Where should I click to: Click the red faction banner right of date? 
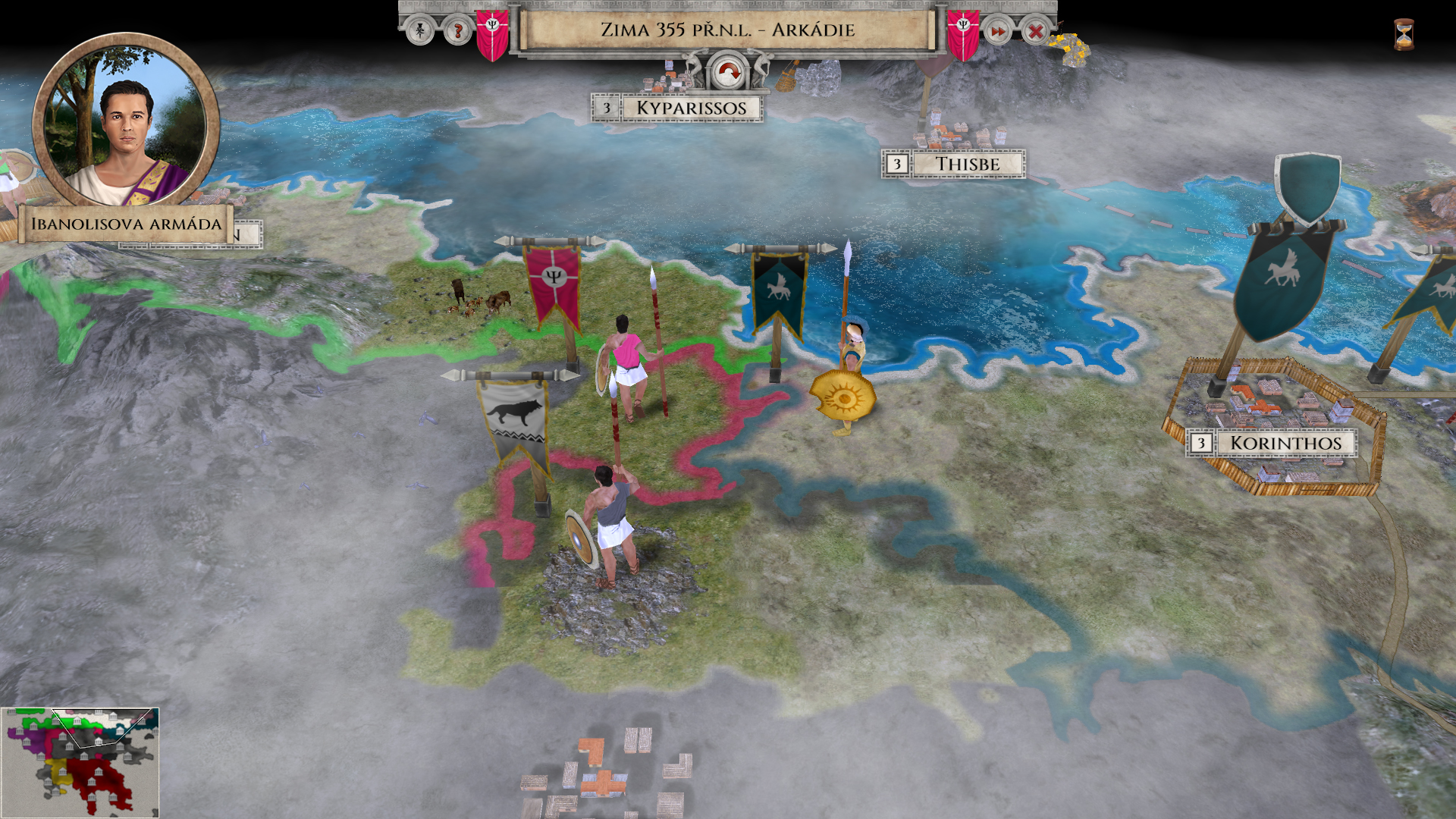tap(963, 34)
